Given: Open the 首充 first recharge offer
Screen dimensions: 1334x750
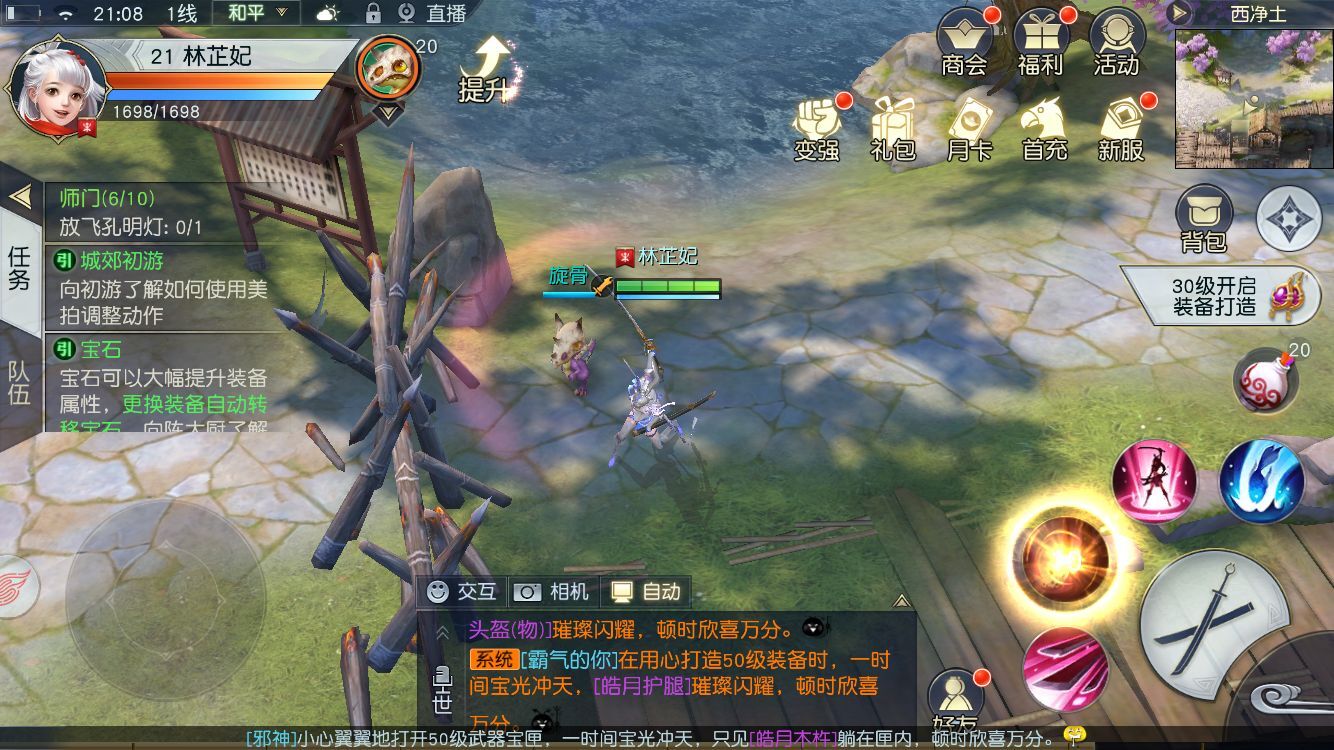Looking at the screenshot, I should tap(1045, 128).
